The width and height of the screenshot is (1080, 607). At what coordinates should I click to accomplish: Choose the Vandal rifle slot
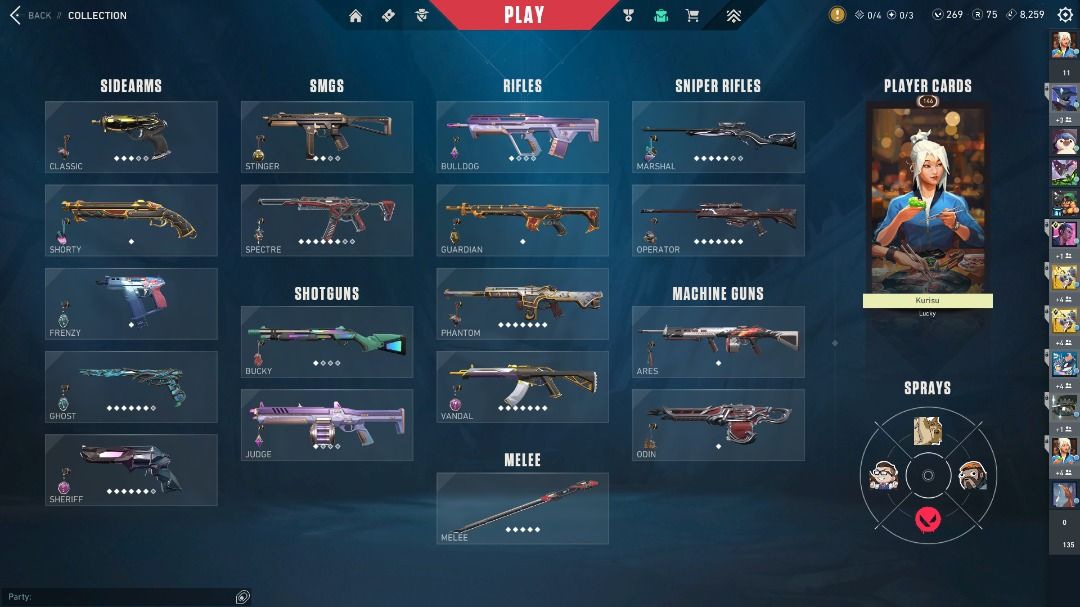point(522,386)
